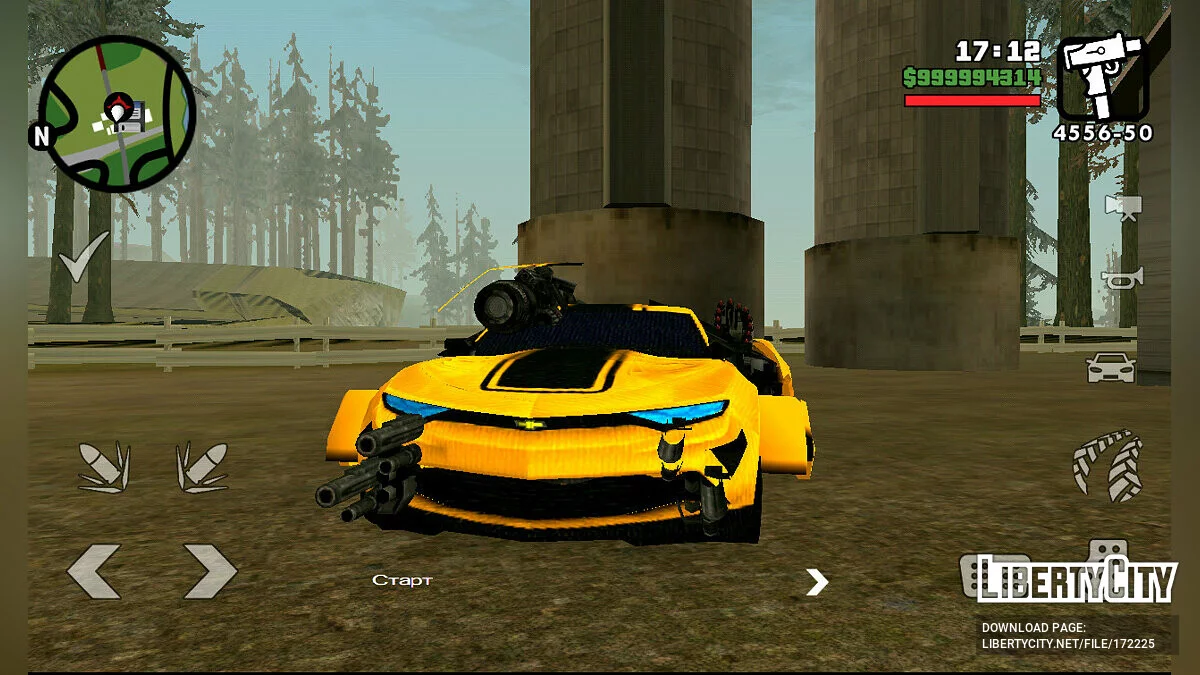This screenshot has height=675, width=1200.
Task: Change view with the camera icon
Action: (1122, 206)
